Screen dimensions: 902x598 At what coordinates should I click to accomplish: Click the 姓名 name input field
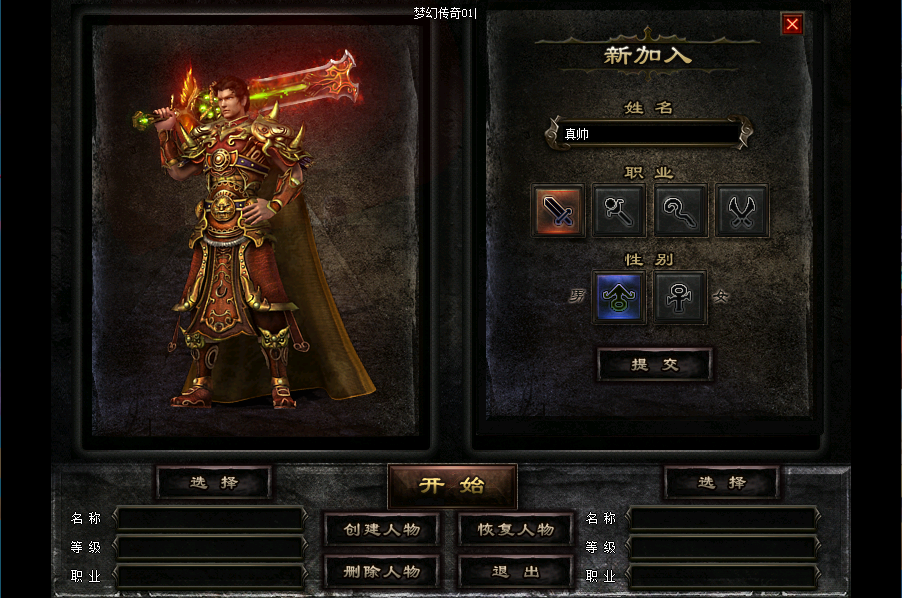648,133
